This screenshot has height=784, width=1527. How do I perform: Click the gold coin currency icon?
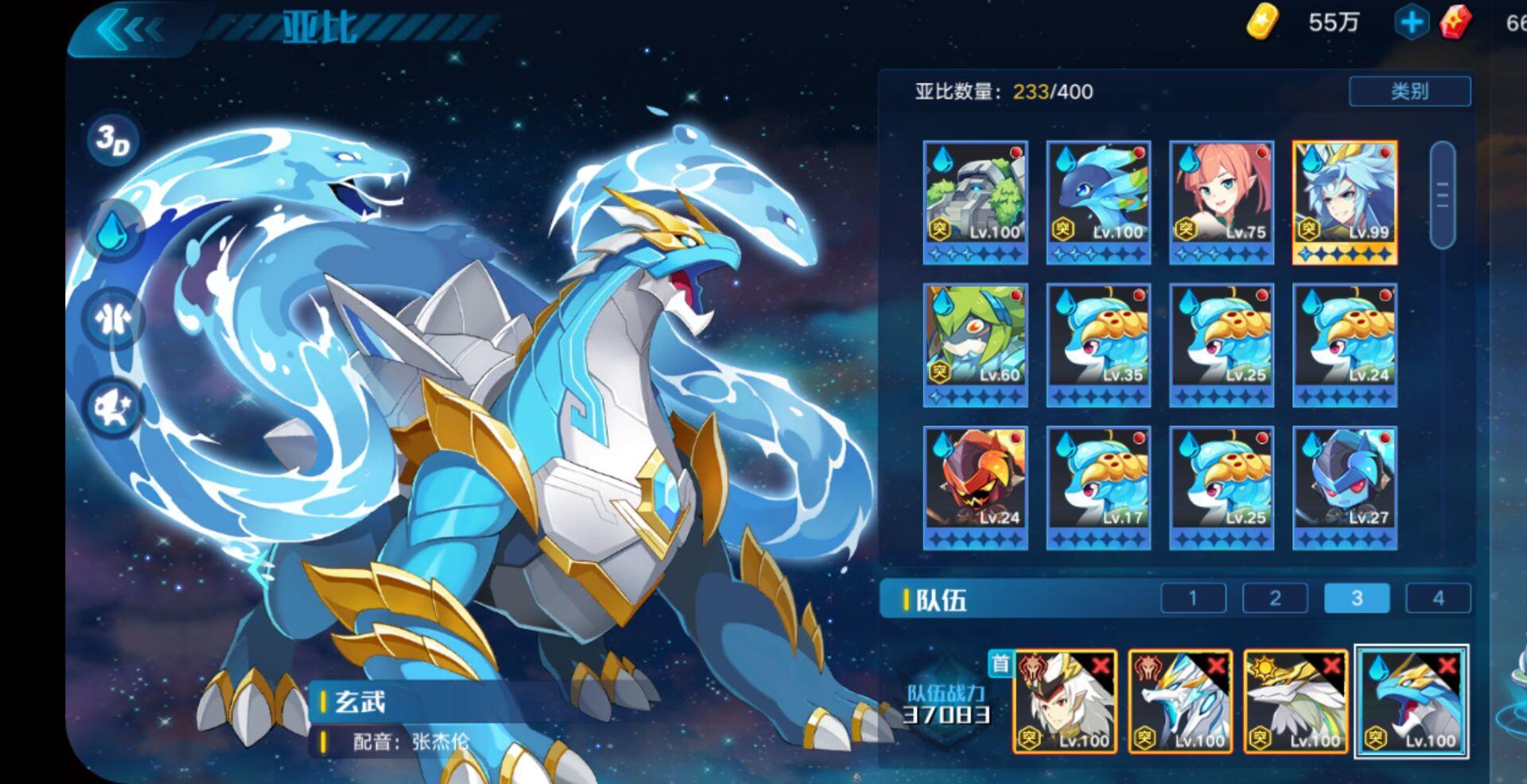[1263, 22]
